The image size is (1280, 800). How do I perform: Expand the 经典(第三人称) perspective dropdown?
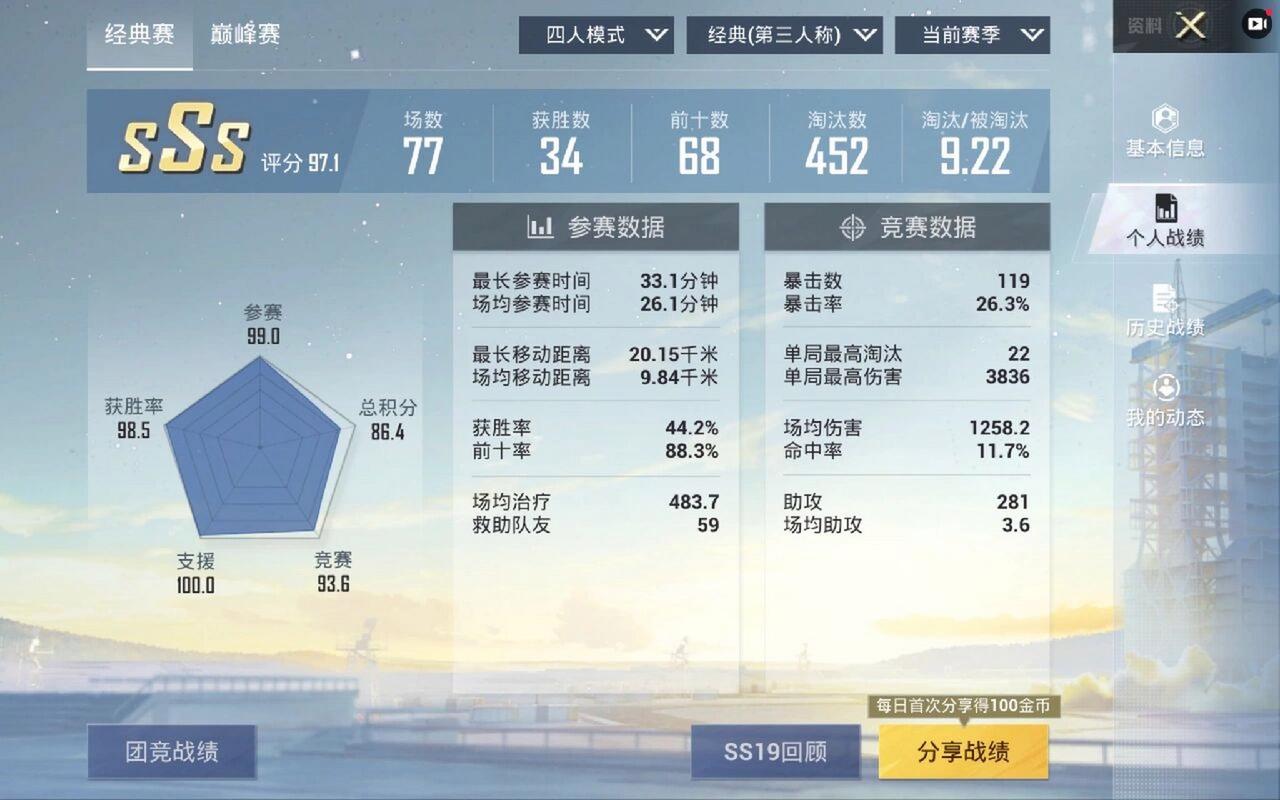tap(784, 34)
